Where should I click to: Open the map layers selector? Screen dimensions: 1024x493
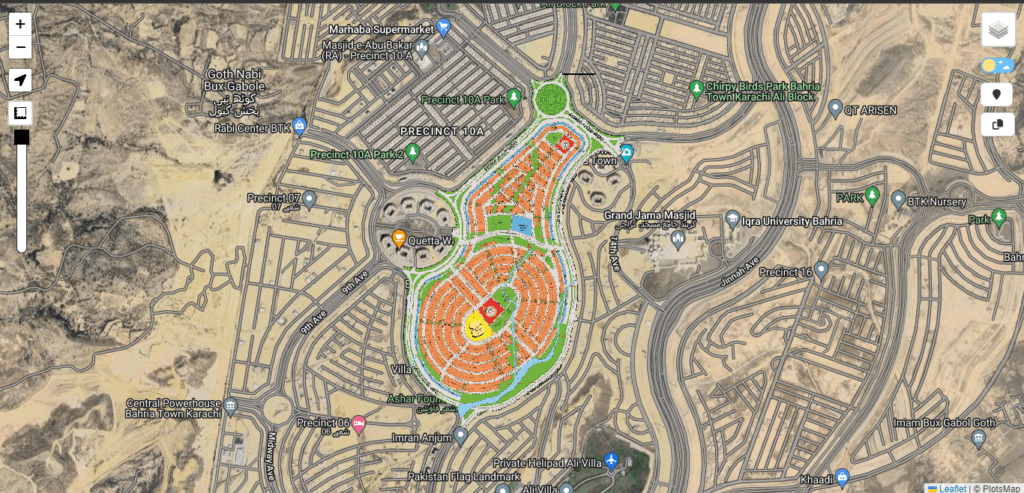[x=997, y=30]
